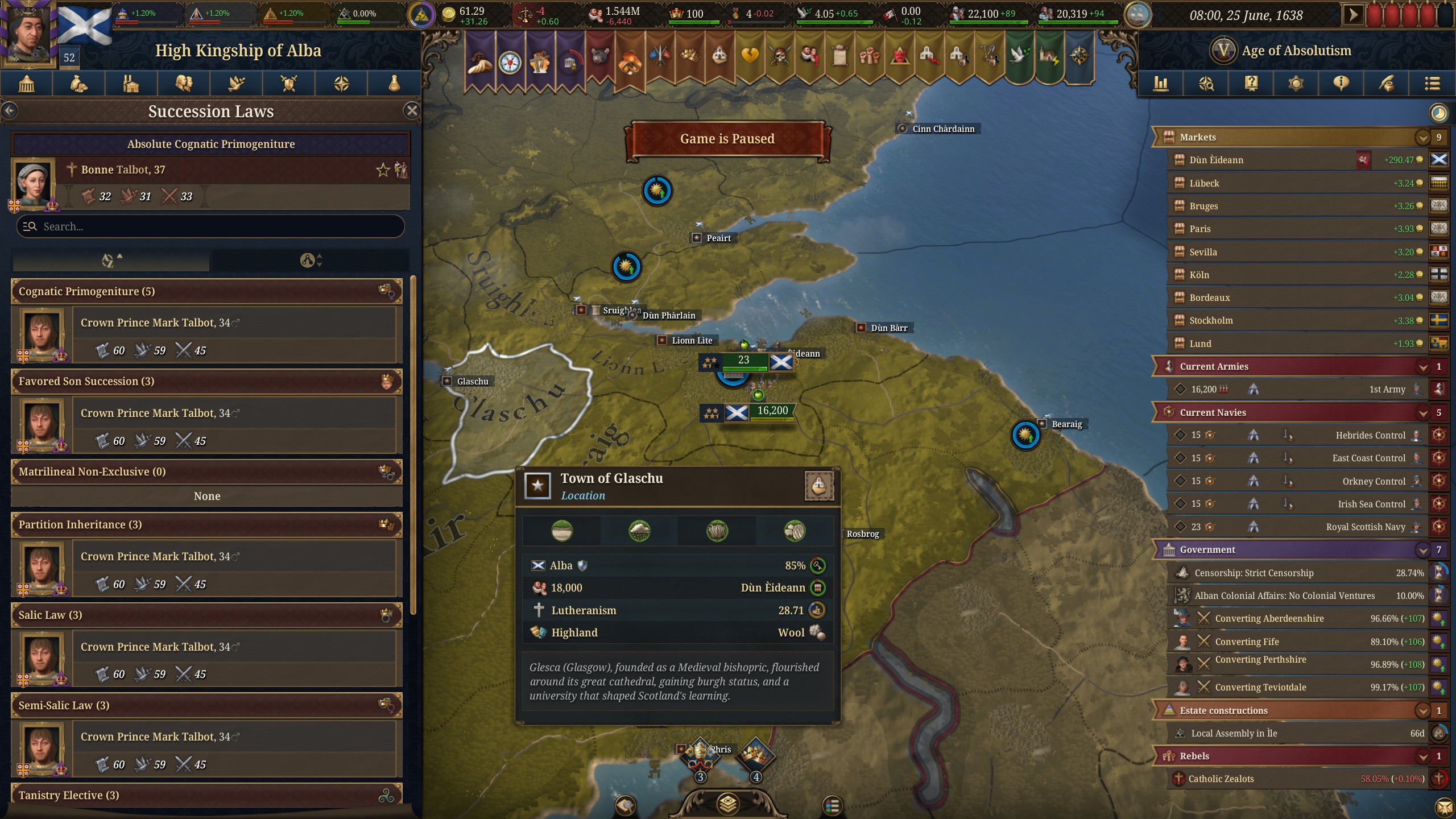Switch to the climate tab in Glaschu popup
This screenshot has height=819, width=1456.
coord(640,531)
